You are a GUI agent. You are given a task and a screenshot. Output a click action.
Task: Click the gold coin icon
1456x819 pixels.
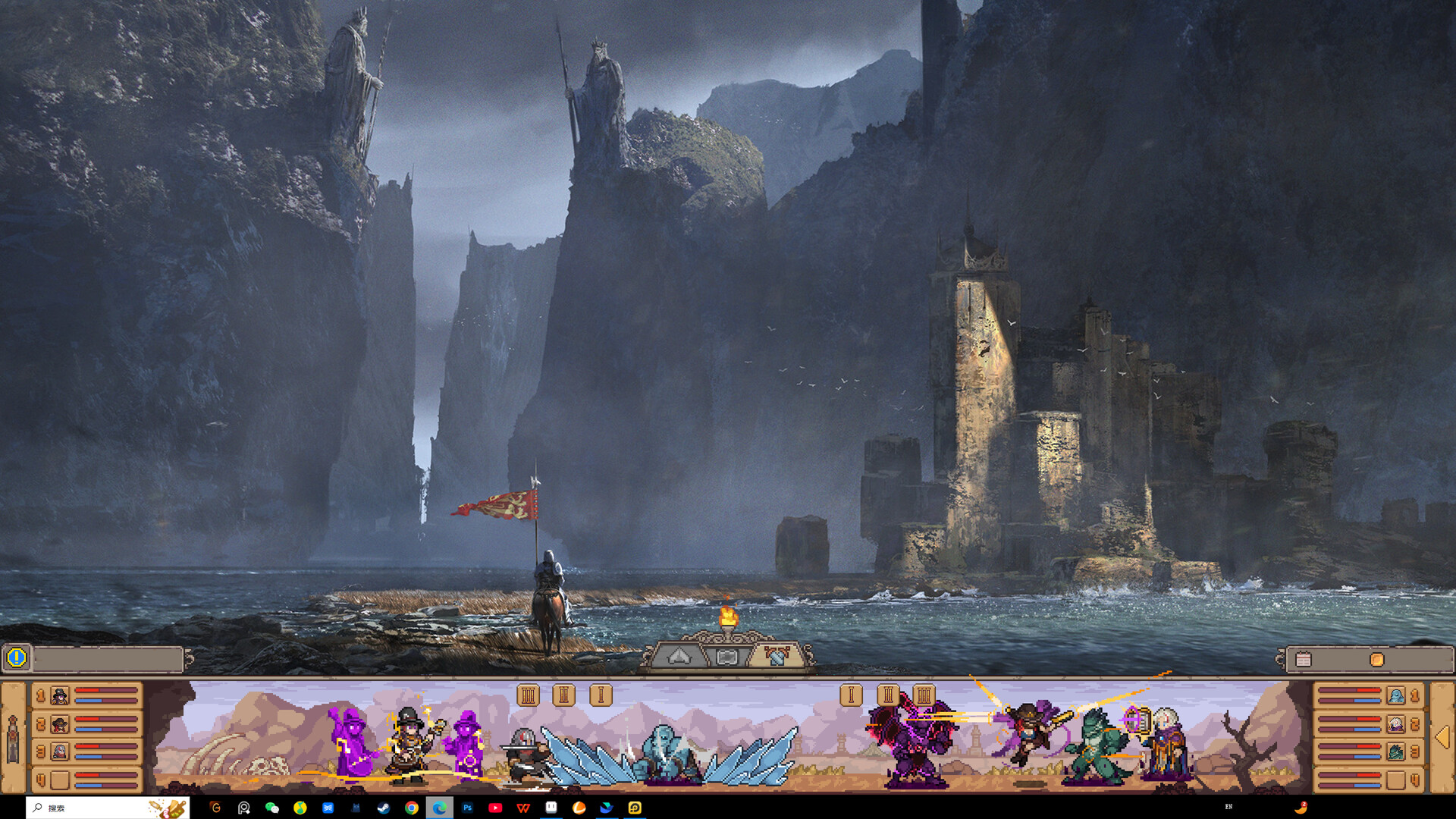[x=1377, y=660]
